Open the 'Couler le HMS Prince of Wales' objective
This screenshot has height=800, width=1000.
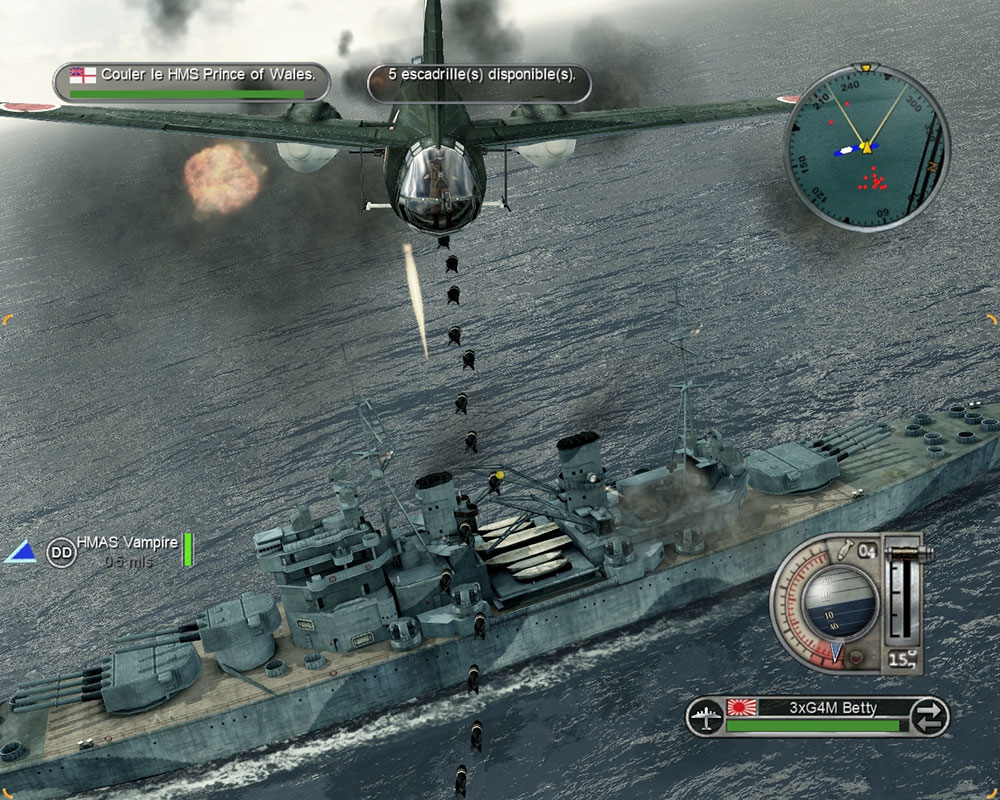pos(191,81)
